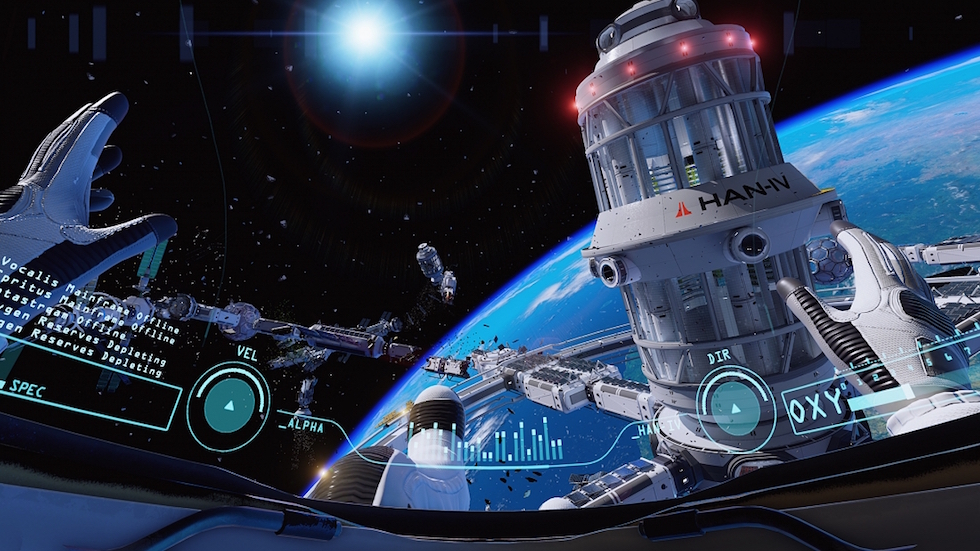Screen dimensions: 980x551
Task: Select the DIR circular direction dial
Action: pos(736,406)
